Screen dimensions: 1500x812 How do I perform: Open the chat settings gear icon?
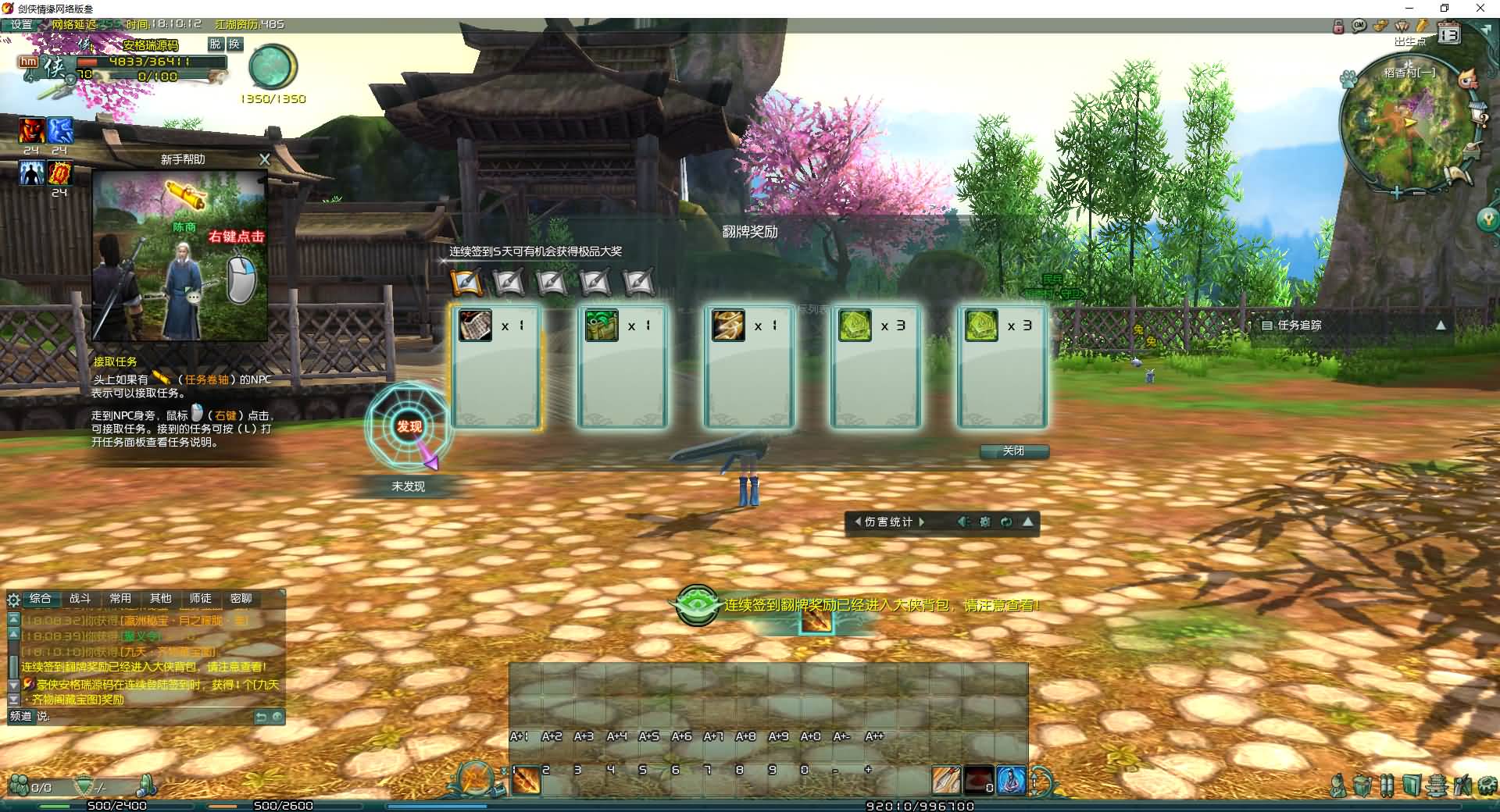(x=13, y=600)
